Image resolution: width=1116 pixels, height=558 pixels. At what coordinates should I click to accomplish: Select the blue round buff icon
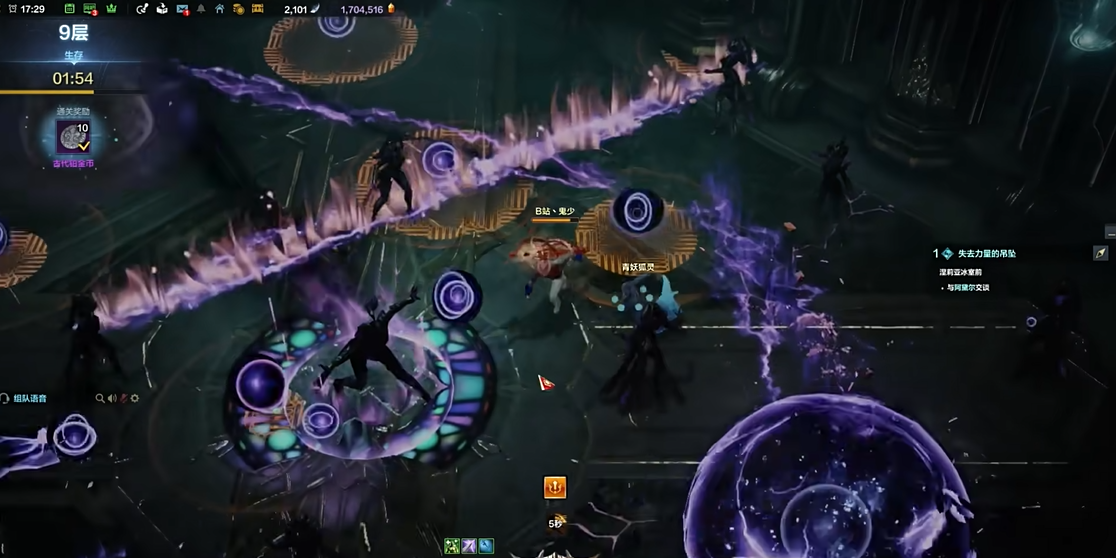(x=486, y=546)
